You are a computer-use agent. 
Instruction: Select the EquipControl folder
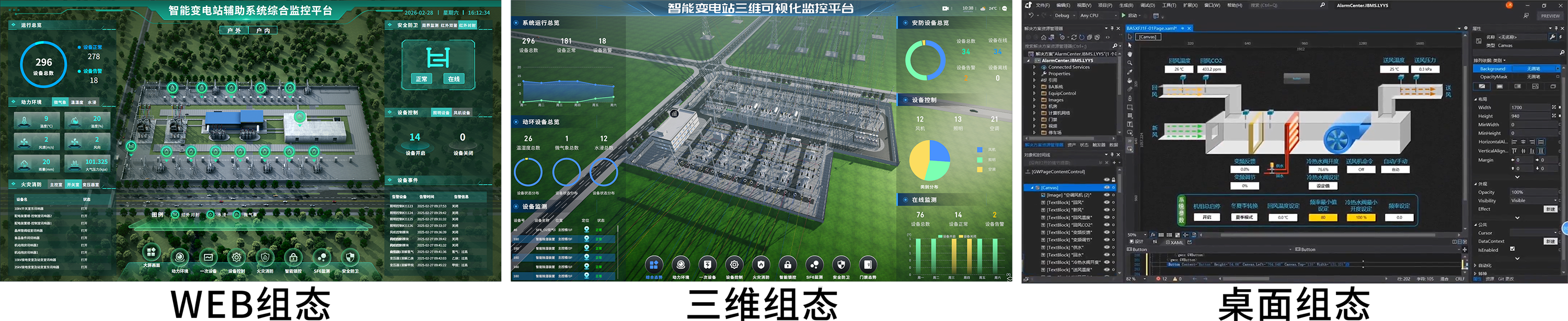click(1062, 93)
